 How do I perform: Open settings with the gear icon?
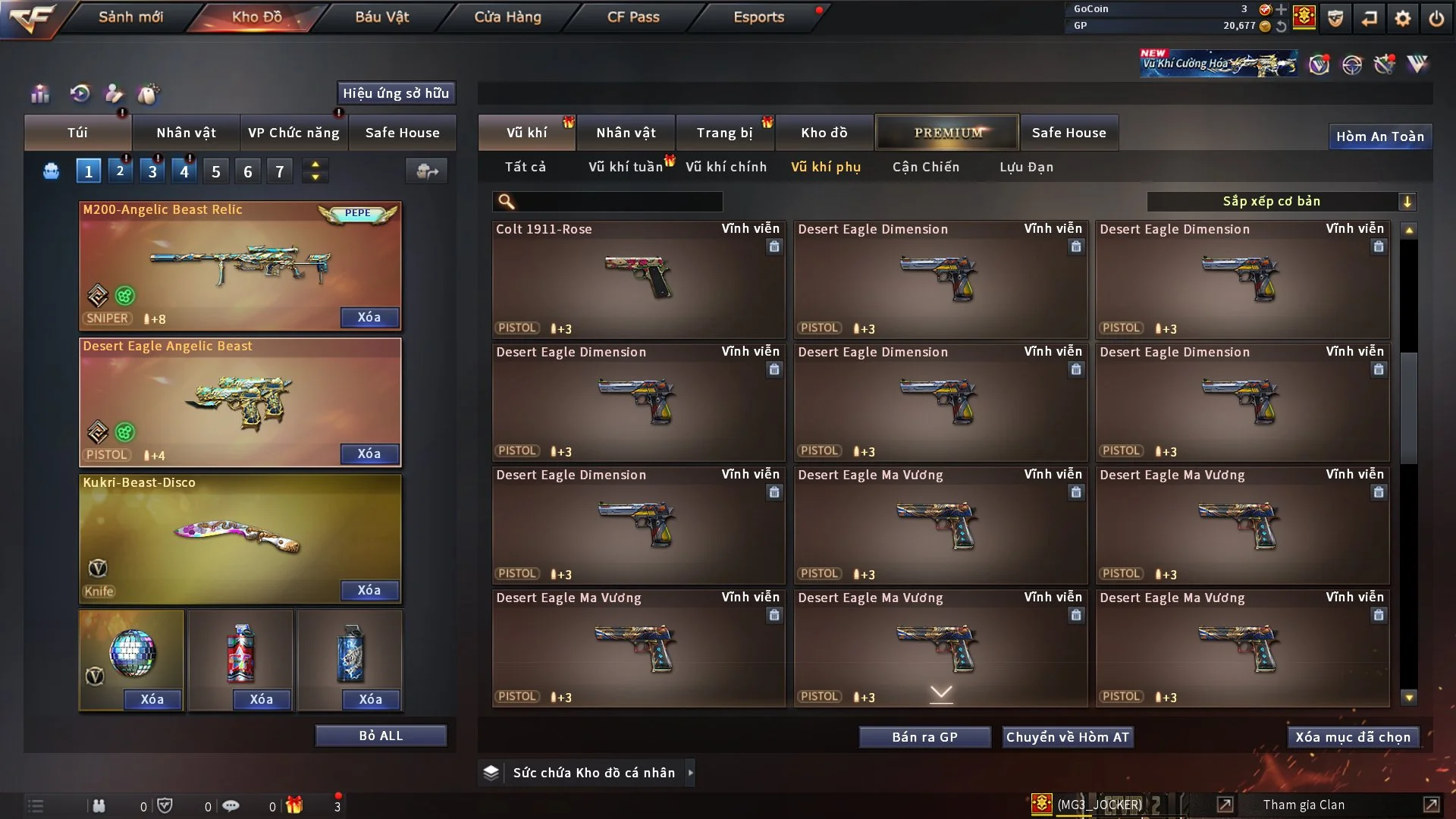click(1403, 18)
